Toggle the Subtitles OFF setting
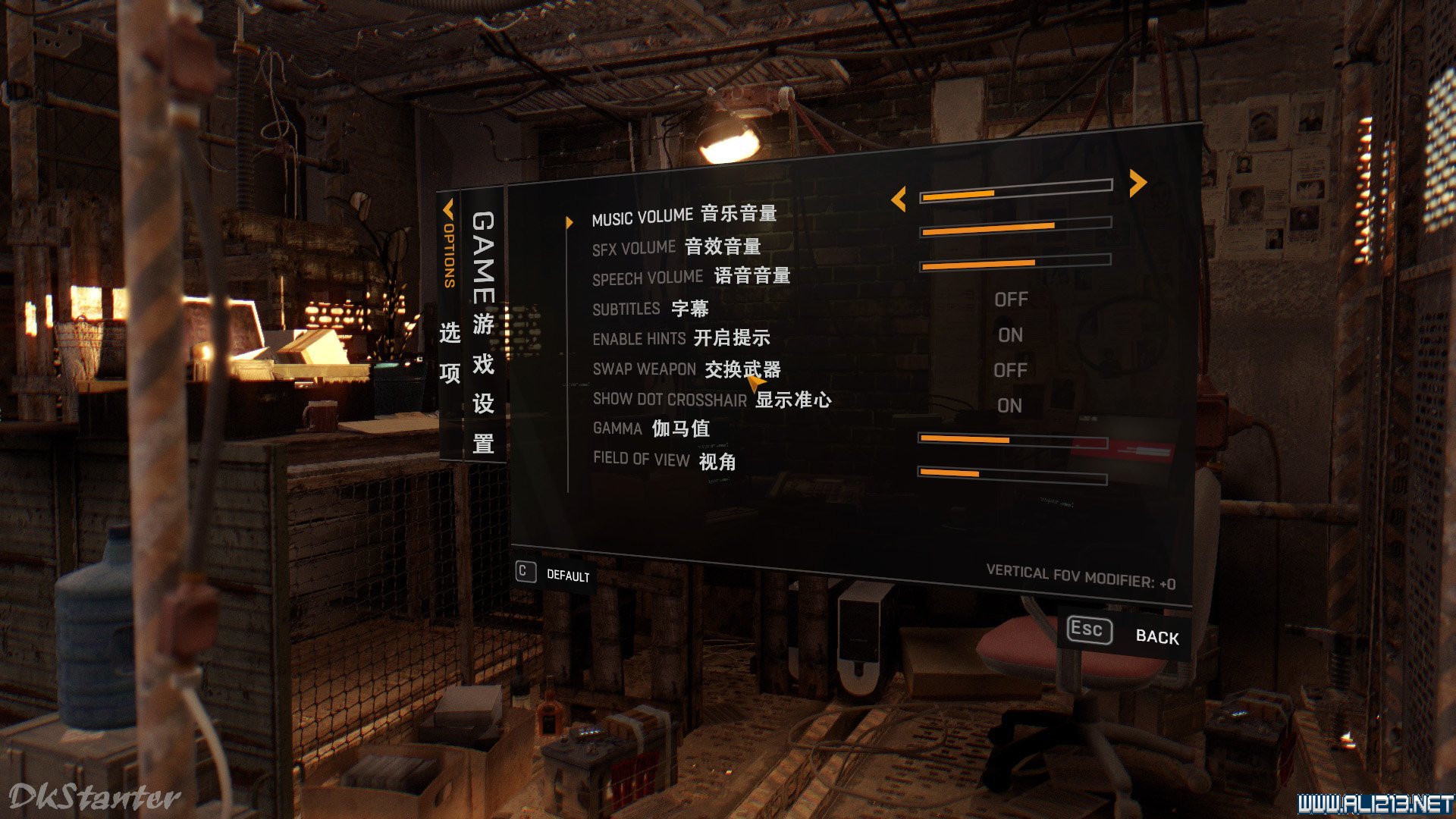 click(x=1011, y=300)
